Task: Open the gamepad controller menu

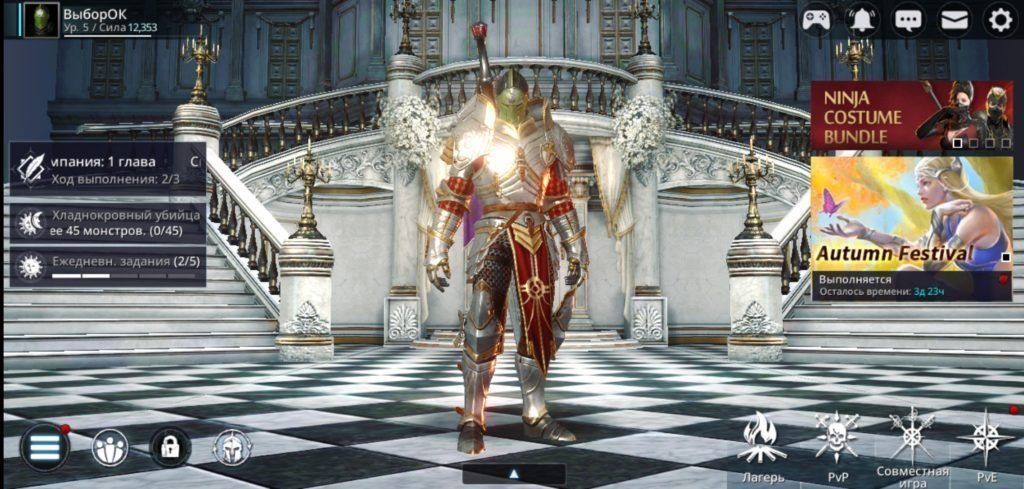Action: click(x=816, y=19)
